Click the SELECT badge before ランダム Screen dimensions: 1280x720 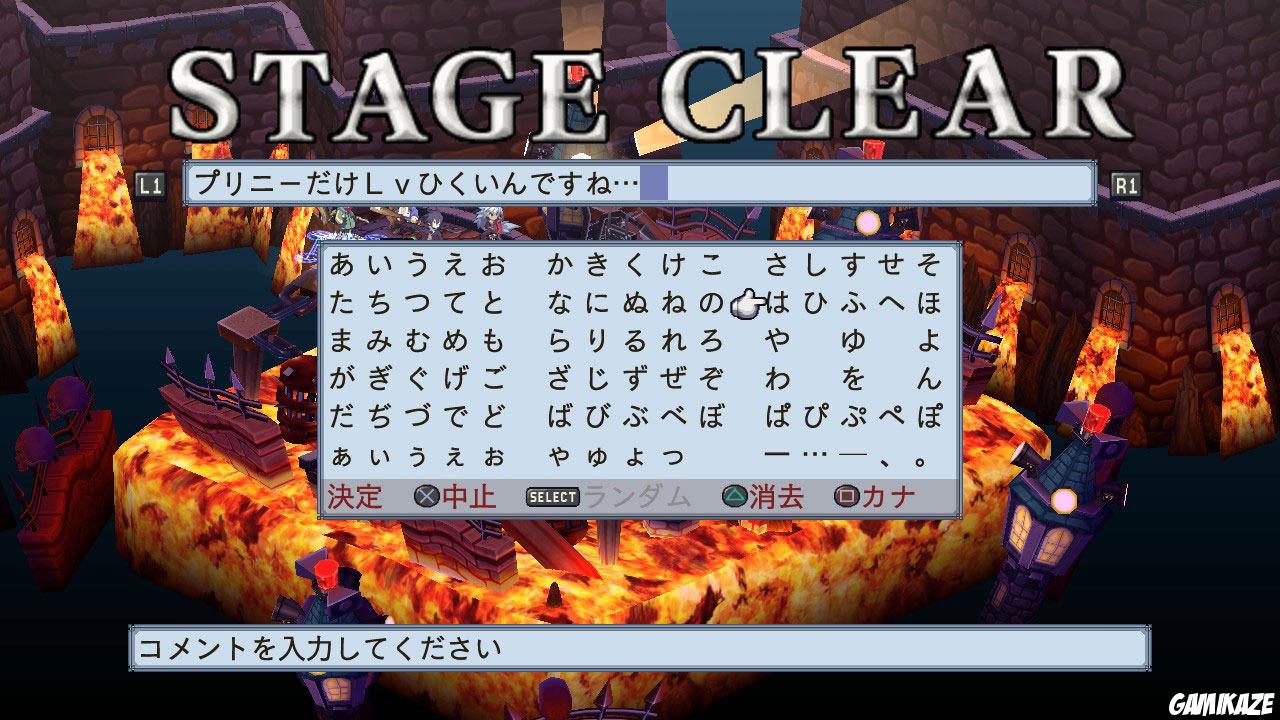pyautogui.click(x=551, y=494)
